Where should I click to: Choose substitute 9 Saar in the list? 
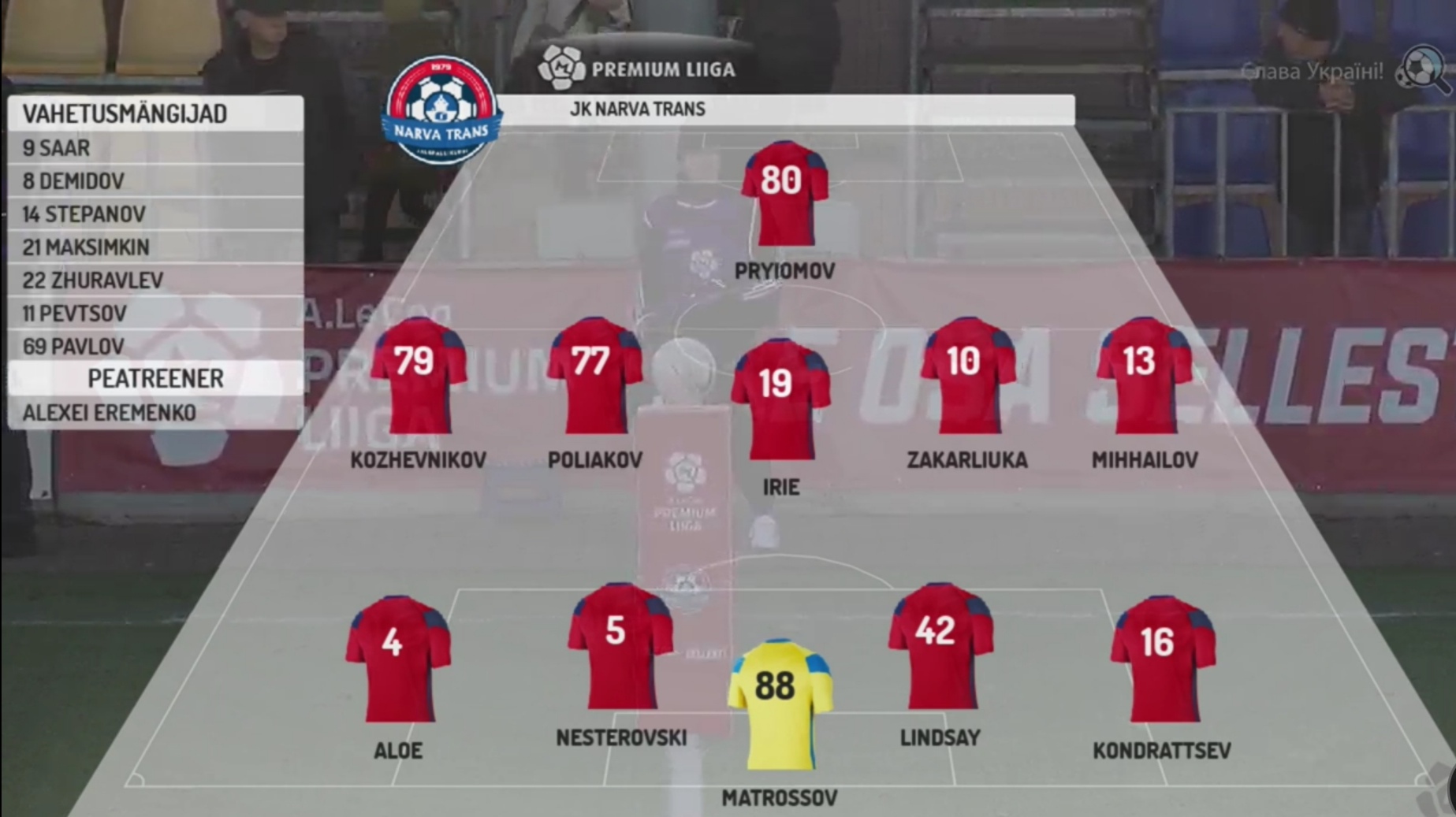155,147
